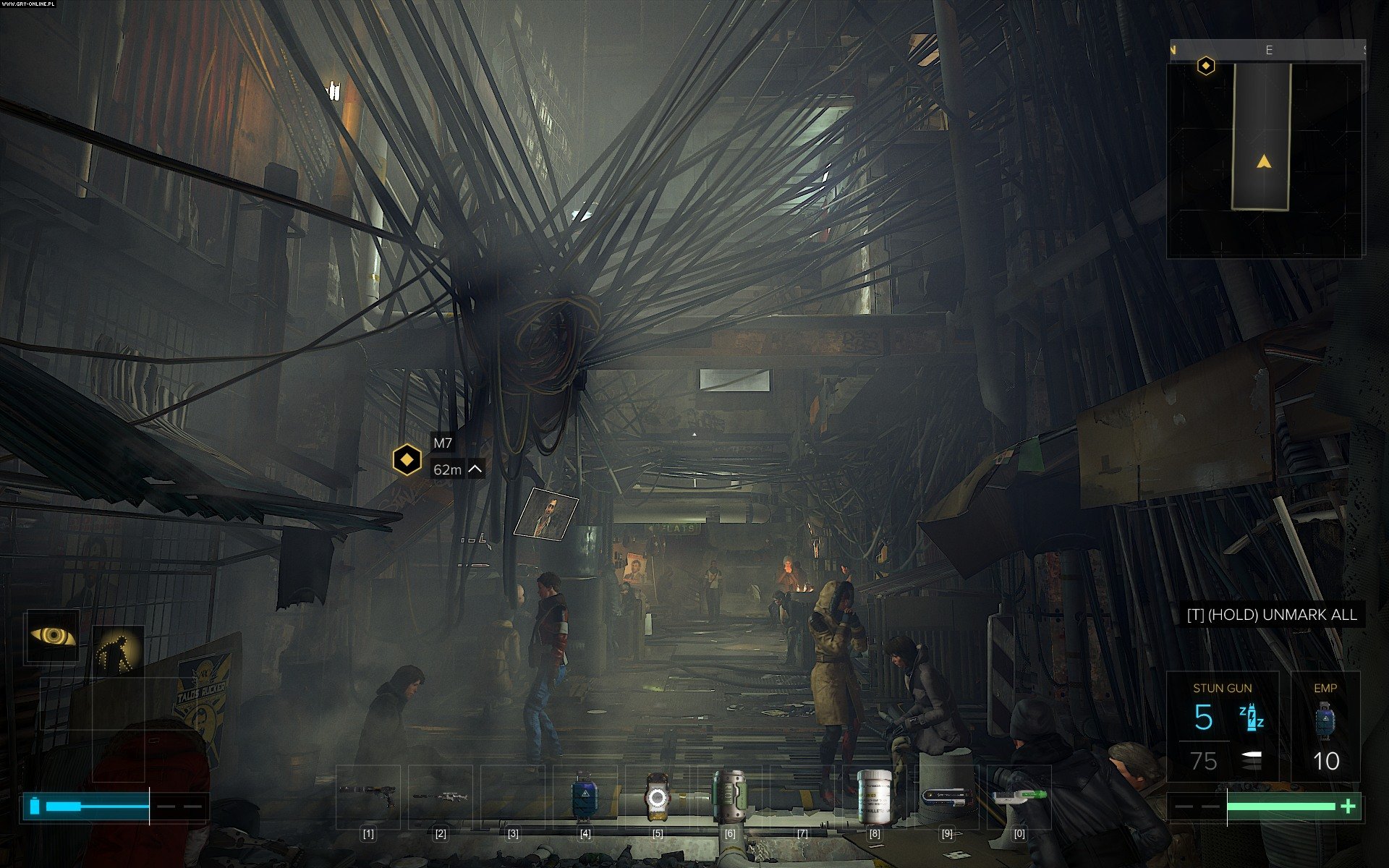Activate the glowing eye vision augmentation icon
1389x868 pixels.
tap(53, 636)
